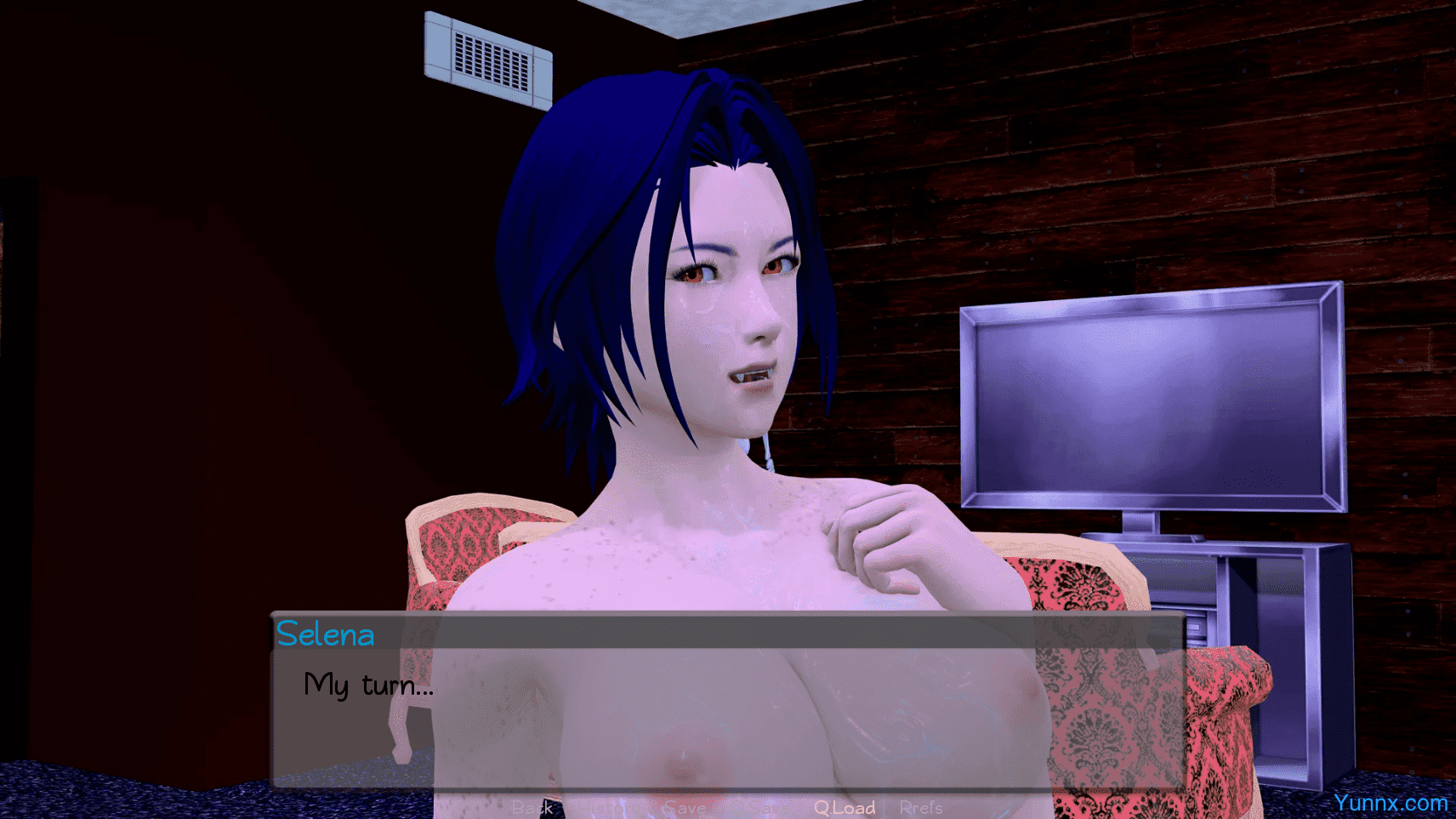
Task: Quick load using Q.Load
Action: point(845,807)
